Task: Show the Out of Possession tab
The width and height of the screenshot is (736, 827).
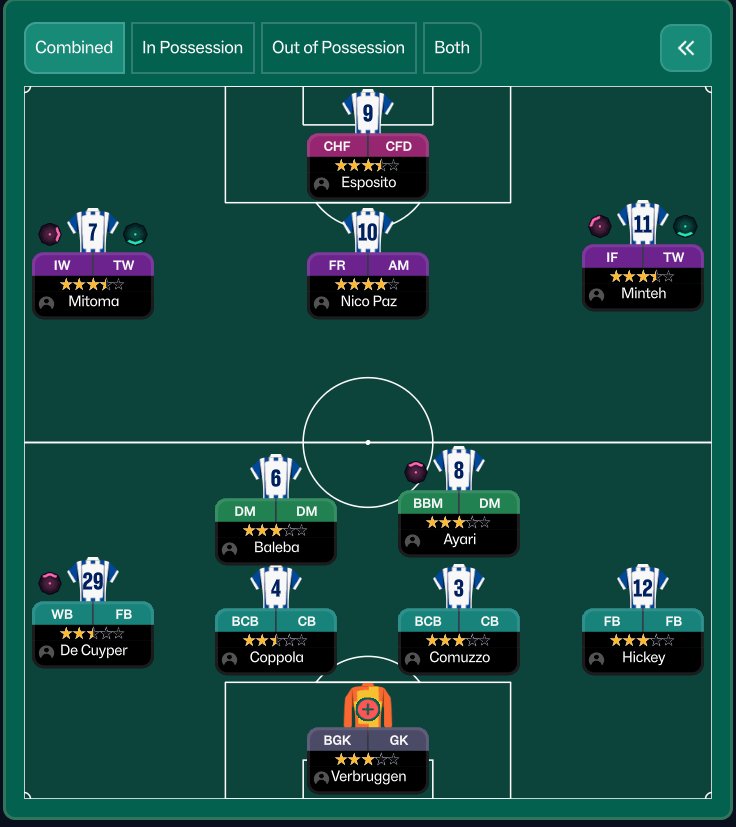Action: click(338, 48)
